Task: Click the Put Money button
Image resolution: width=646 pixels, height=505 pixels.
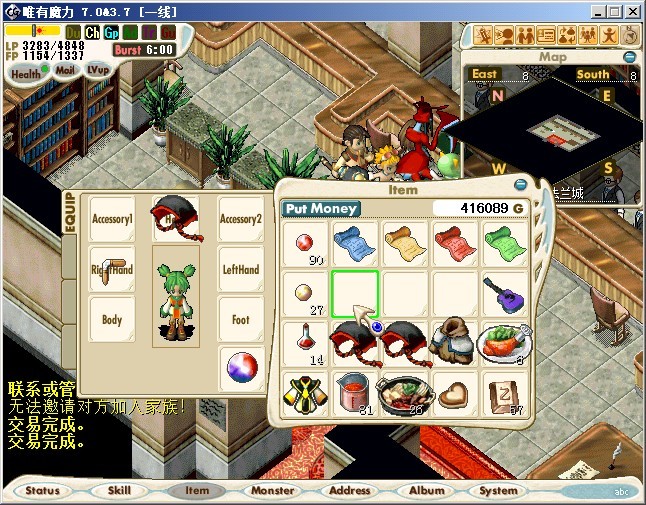Action: pos(320,208)
